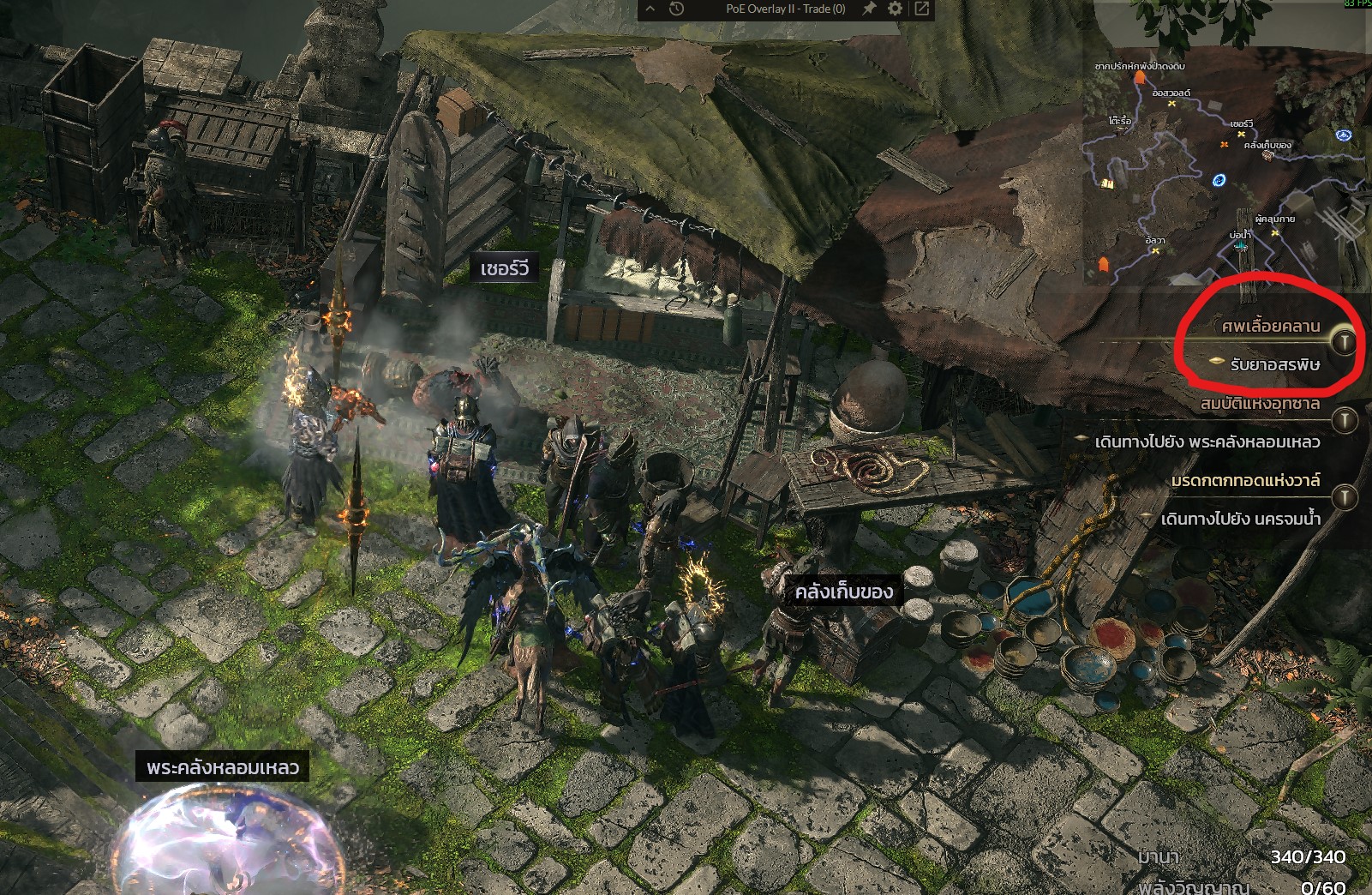Collapse the PoE Overlay bar with the chevron
The height and width of the screenshot is (895, 1372).
[x=650, y=9]
